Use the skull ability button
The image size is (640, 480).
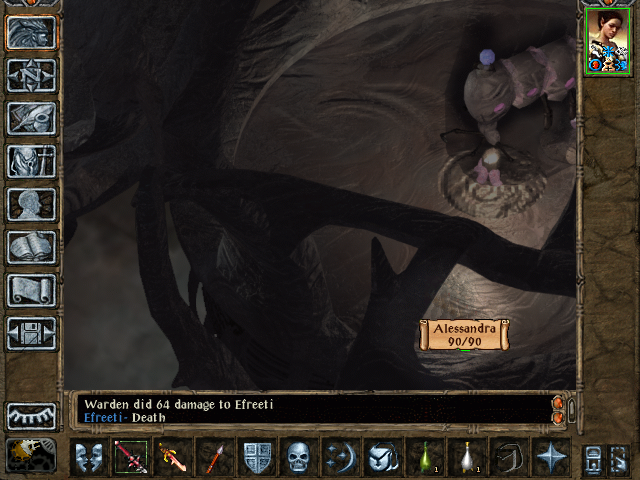[299, 457]
